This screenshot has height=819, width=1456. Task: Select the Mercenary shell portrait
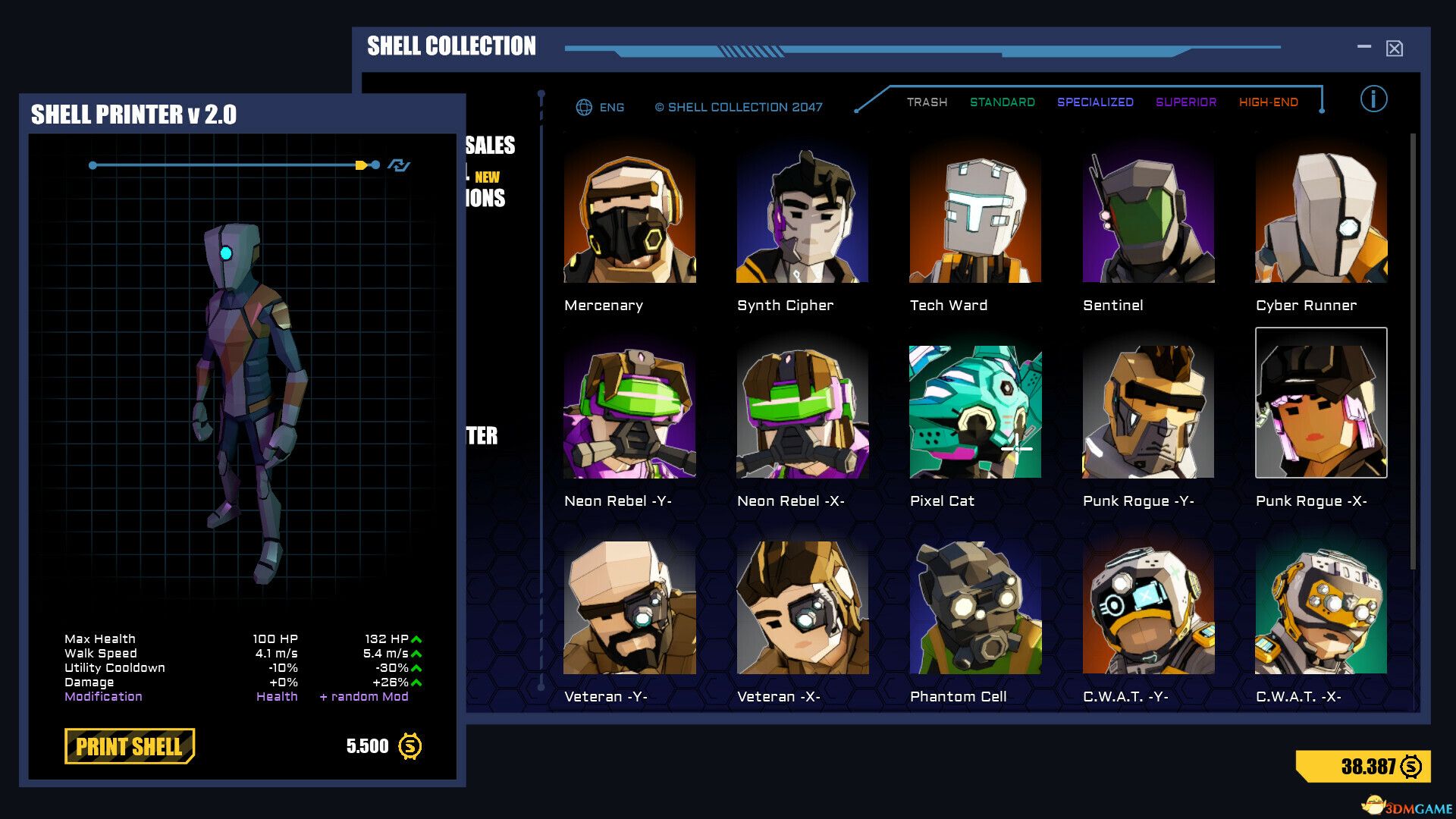coord(629,217)
